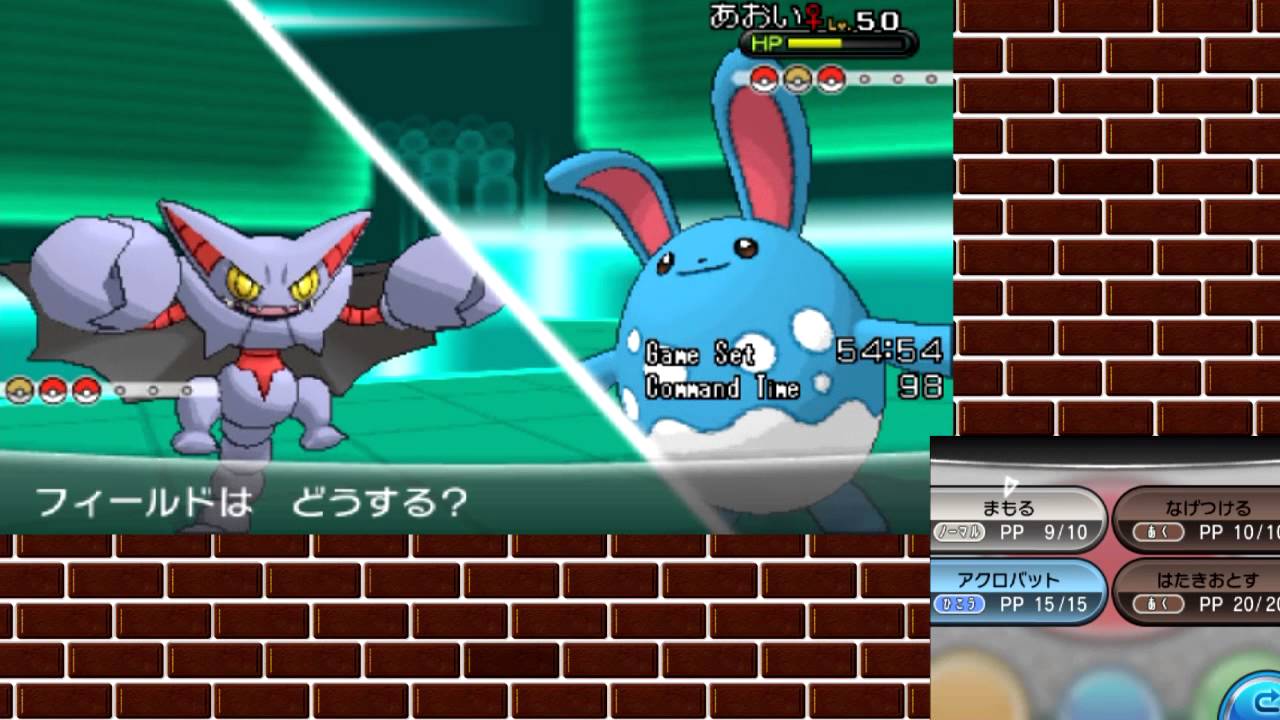Viewport: 1280px width, 720px height.
Task: Click あおい's yellow HP bar
Action: (812, 43)
